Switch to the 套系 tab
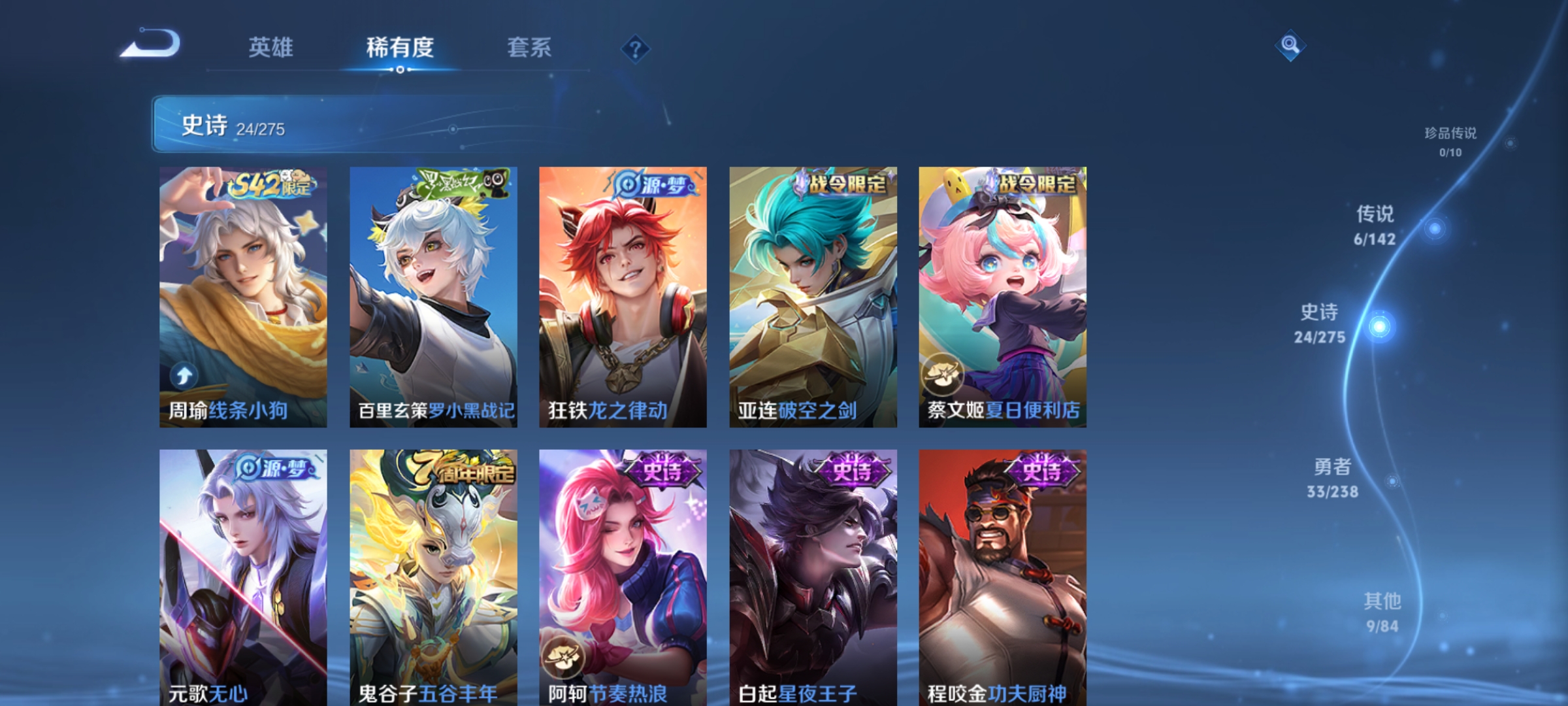Viewport: 1568px width, 706px height. click(529, 48)
